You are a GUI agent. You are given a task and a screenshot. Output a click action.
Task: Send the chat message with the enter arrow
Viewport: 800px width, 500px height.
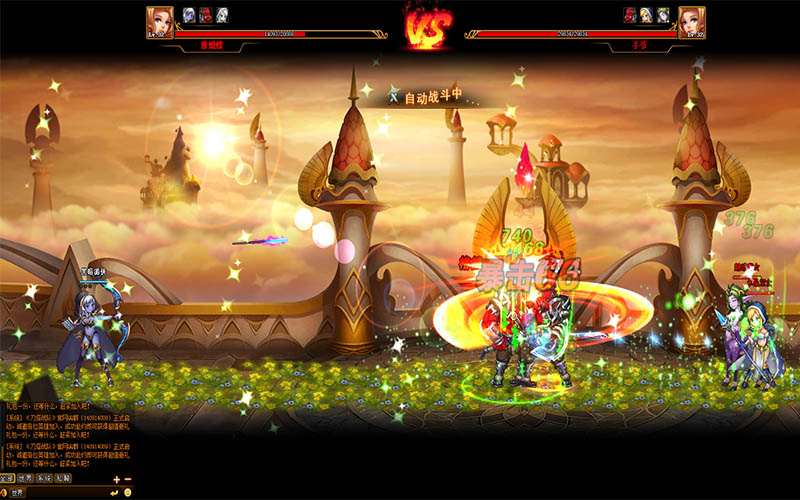click(x=115, y=492)
